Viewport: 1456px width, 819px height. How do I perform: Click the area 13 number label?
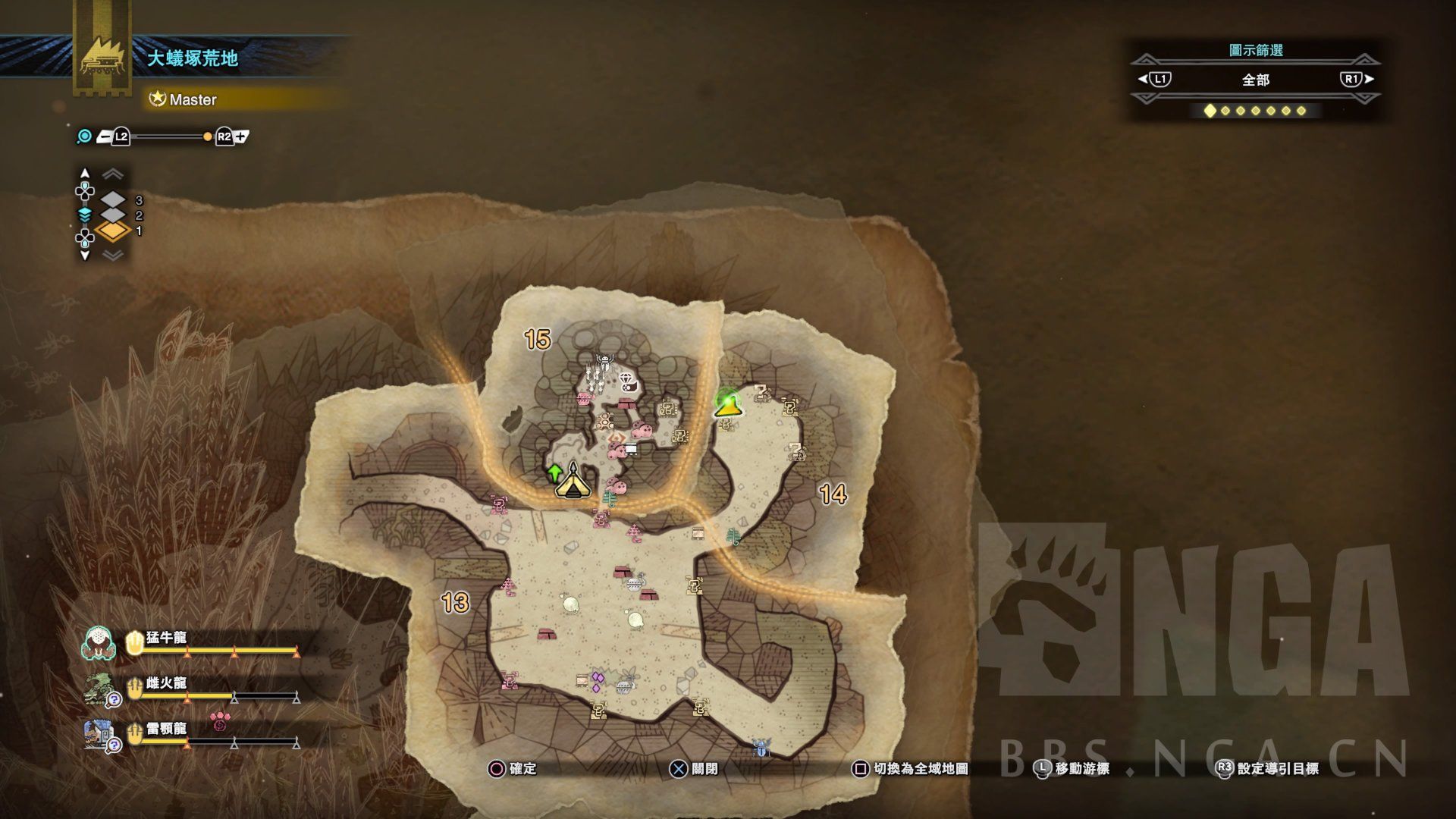pos(455,603)
